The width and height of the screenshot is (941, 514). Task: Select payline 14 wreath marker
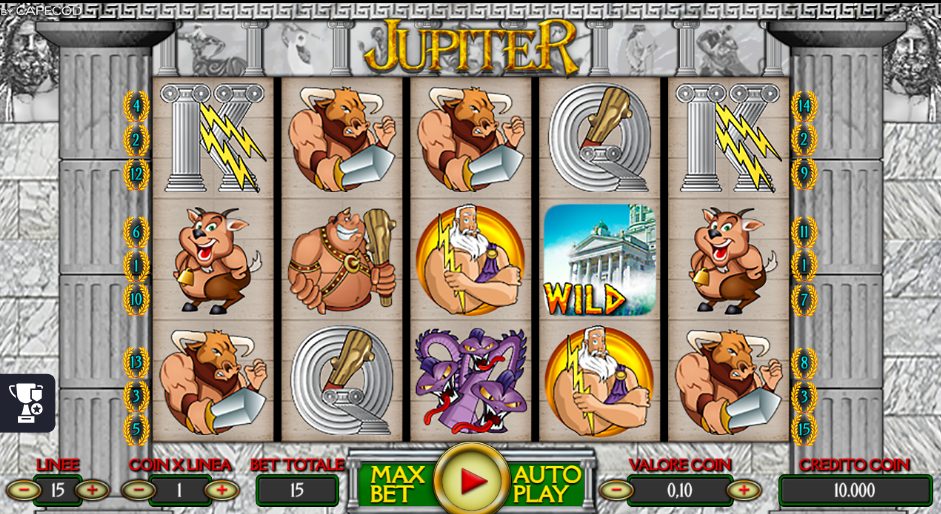click(803, 105)
